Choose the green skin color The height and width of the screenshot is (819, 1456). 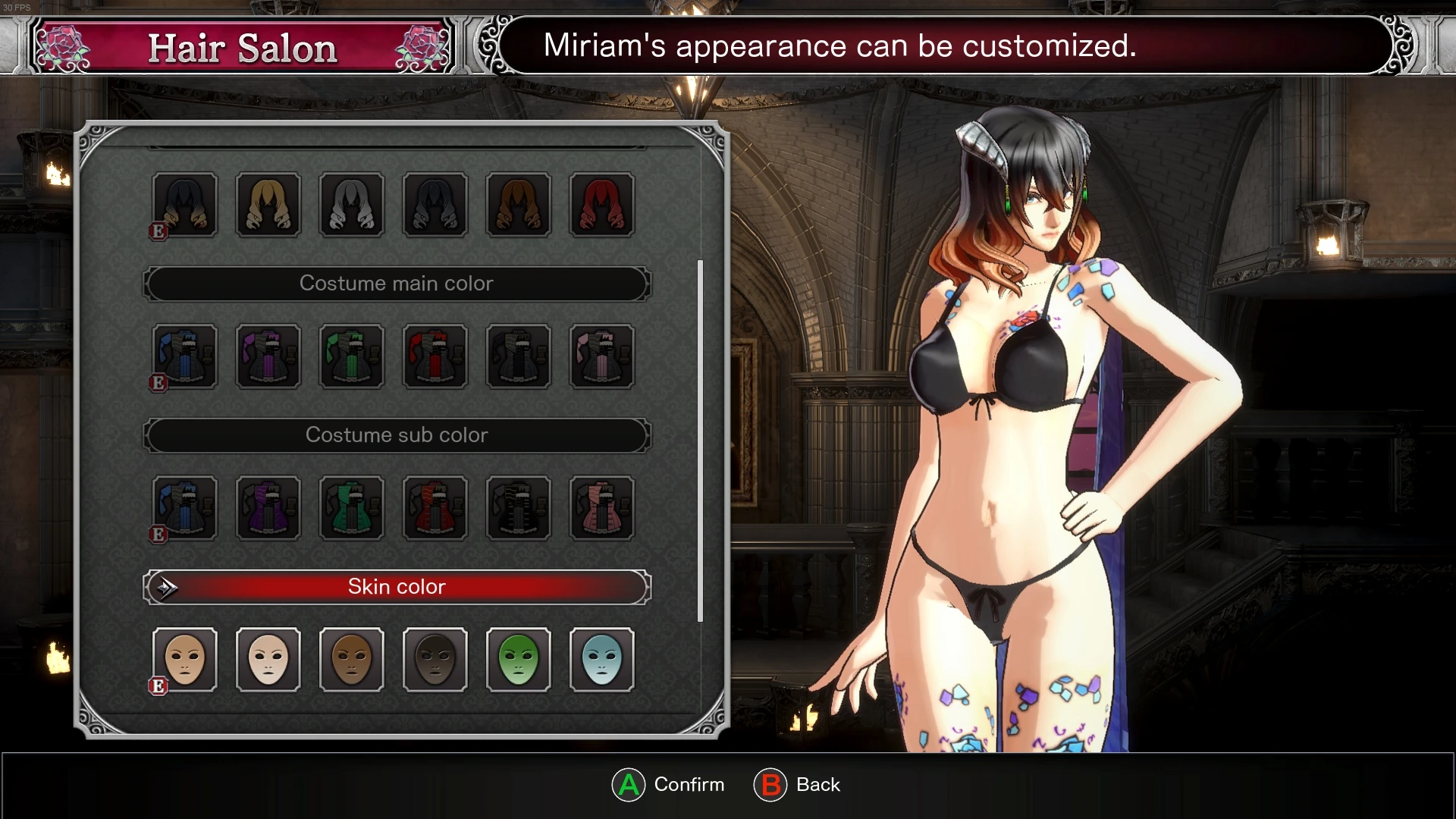pyautogui.click(x=519, y=660)
